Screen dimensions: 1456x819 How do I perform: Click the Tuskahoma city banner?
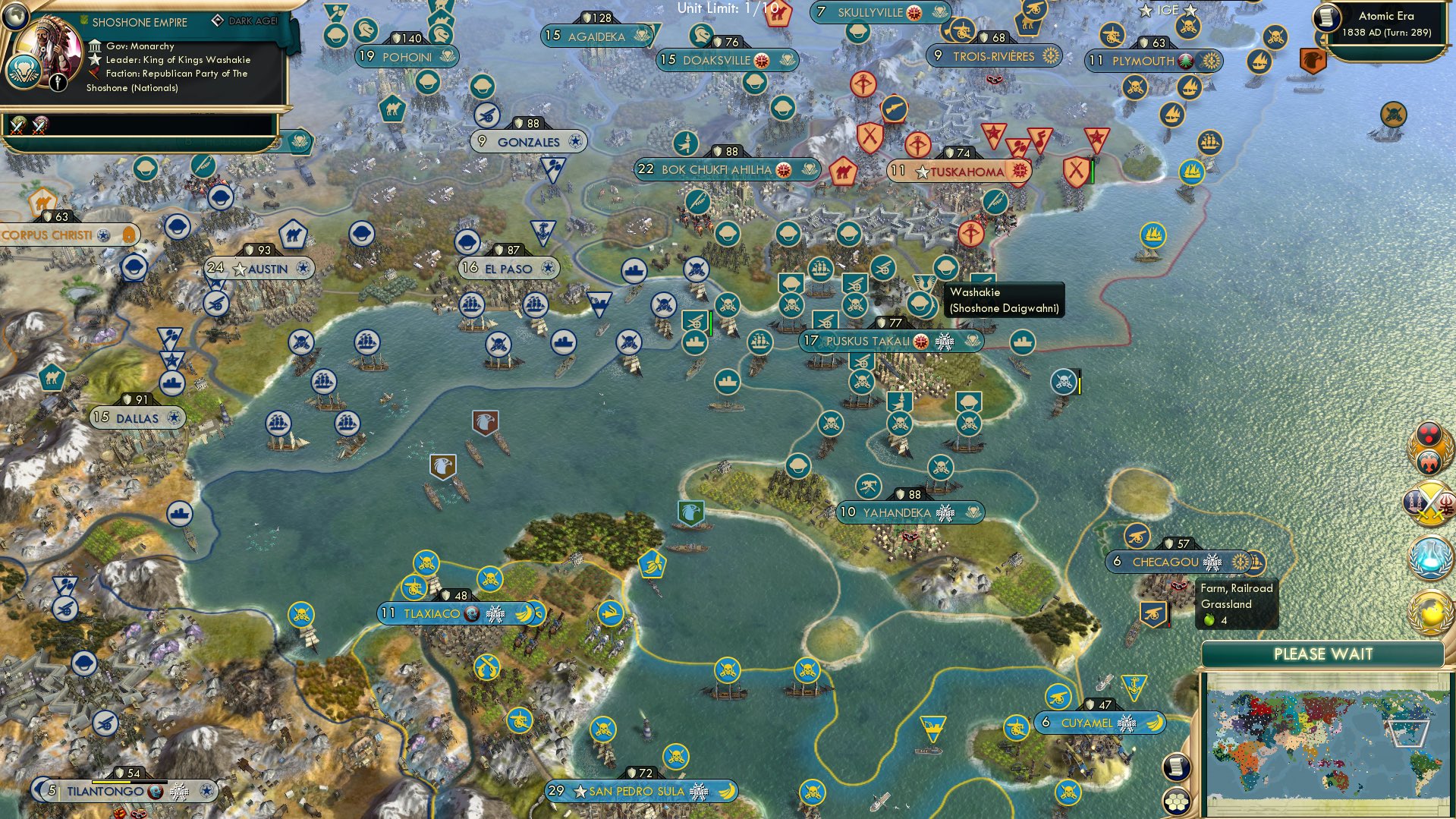click(x=958, y=171)
